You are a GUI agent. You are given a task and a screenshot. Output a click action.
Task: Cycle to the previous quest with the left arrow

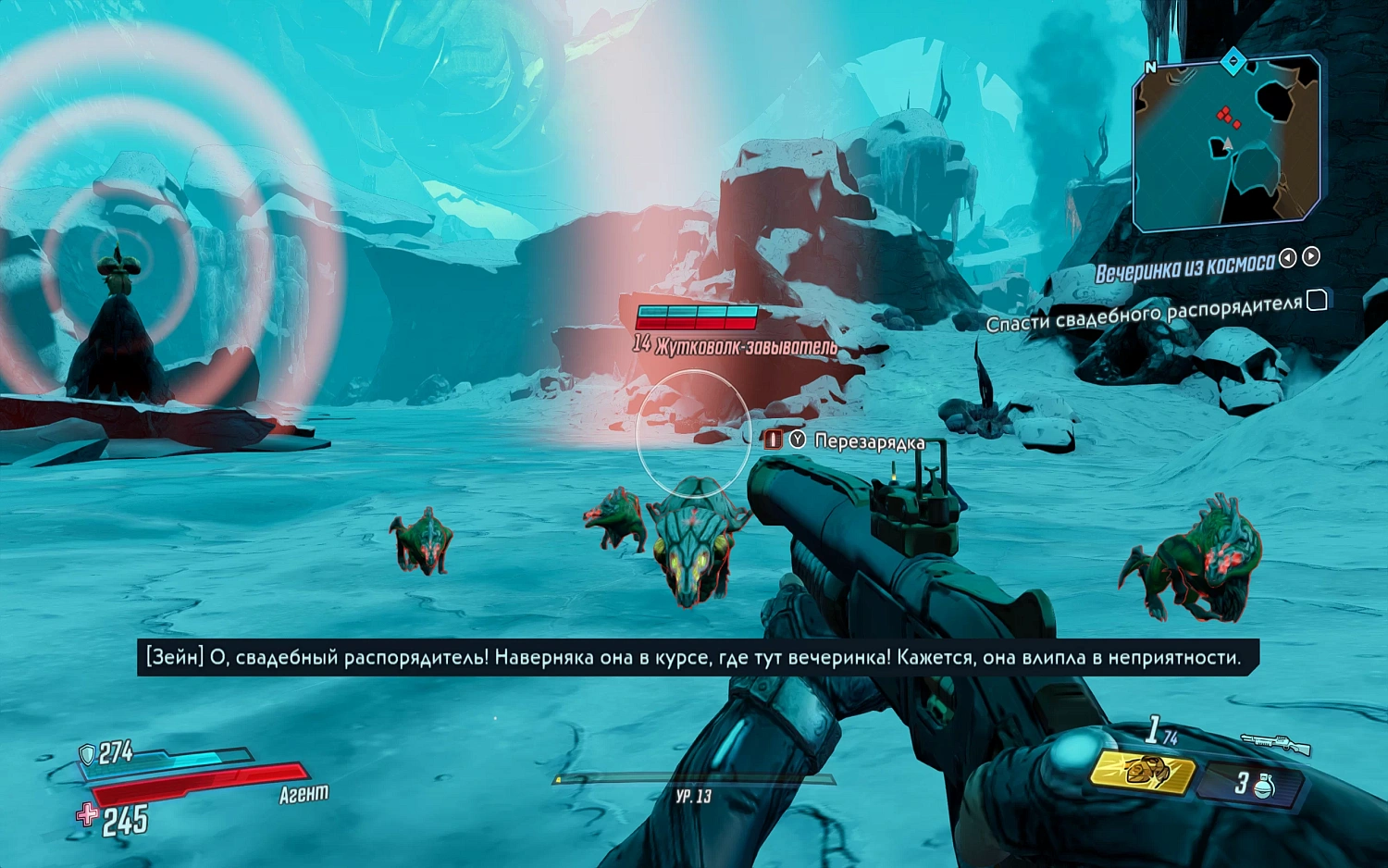click(1287, 258)
